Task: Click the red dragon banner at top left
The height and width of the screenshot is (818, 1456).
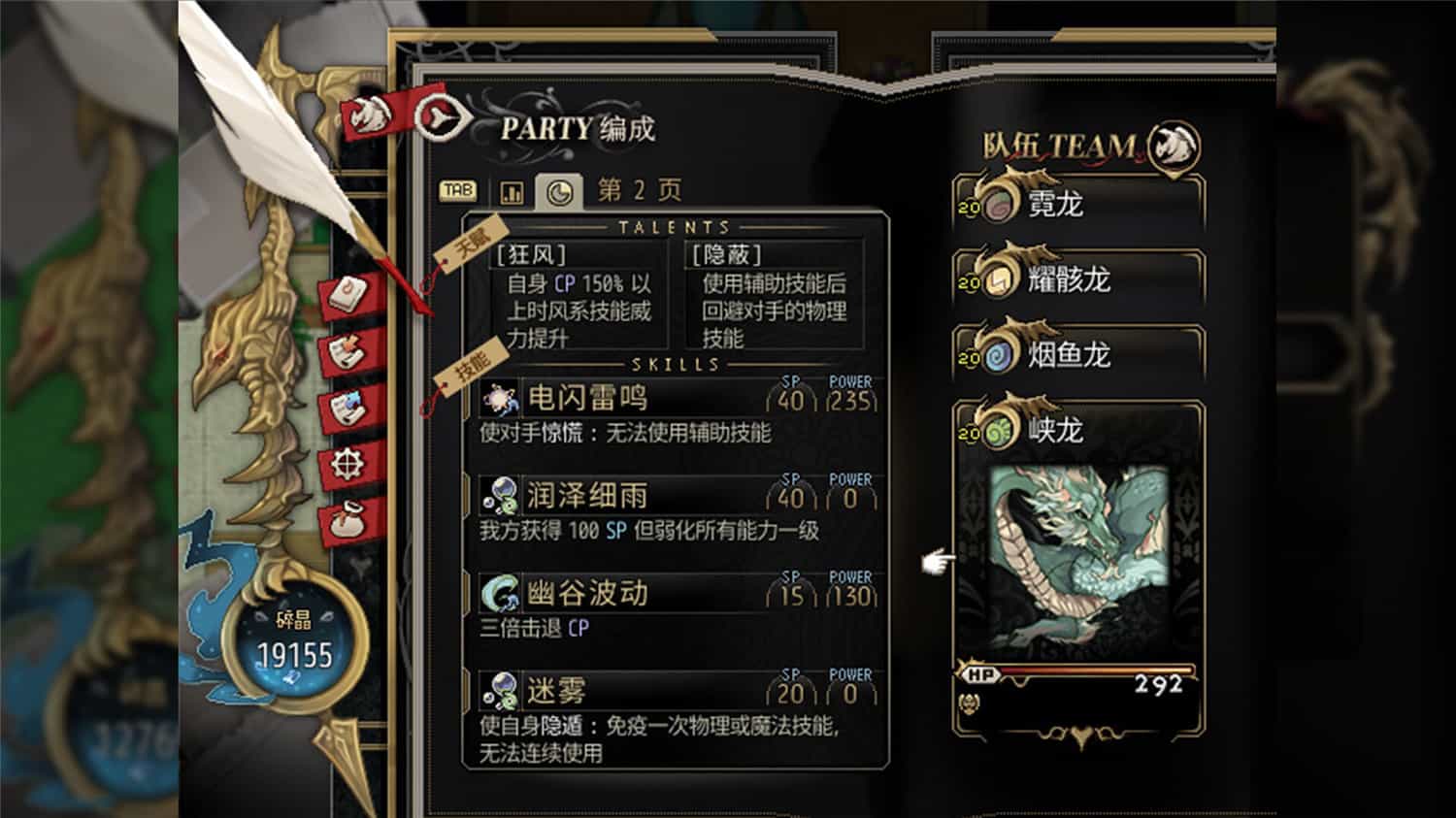Action: coord(369,114)
